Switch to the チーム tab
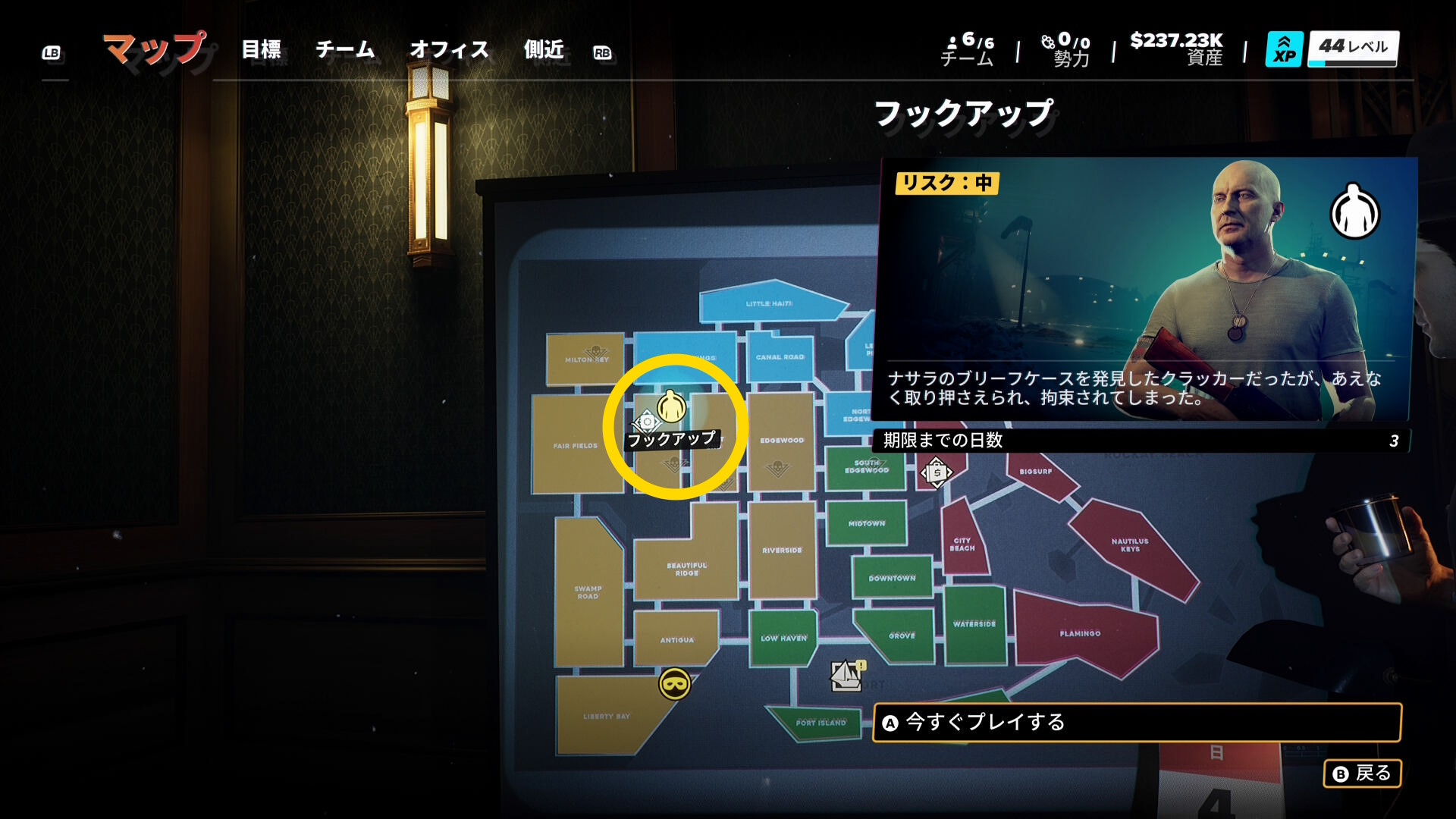This screenshot has height=819, width=1456. (x=345, y=50)
